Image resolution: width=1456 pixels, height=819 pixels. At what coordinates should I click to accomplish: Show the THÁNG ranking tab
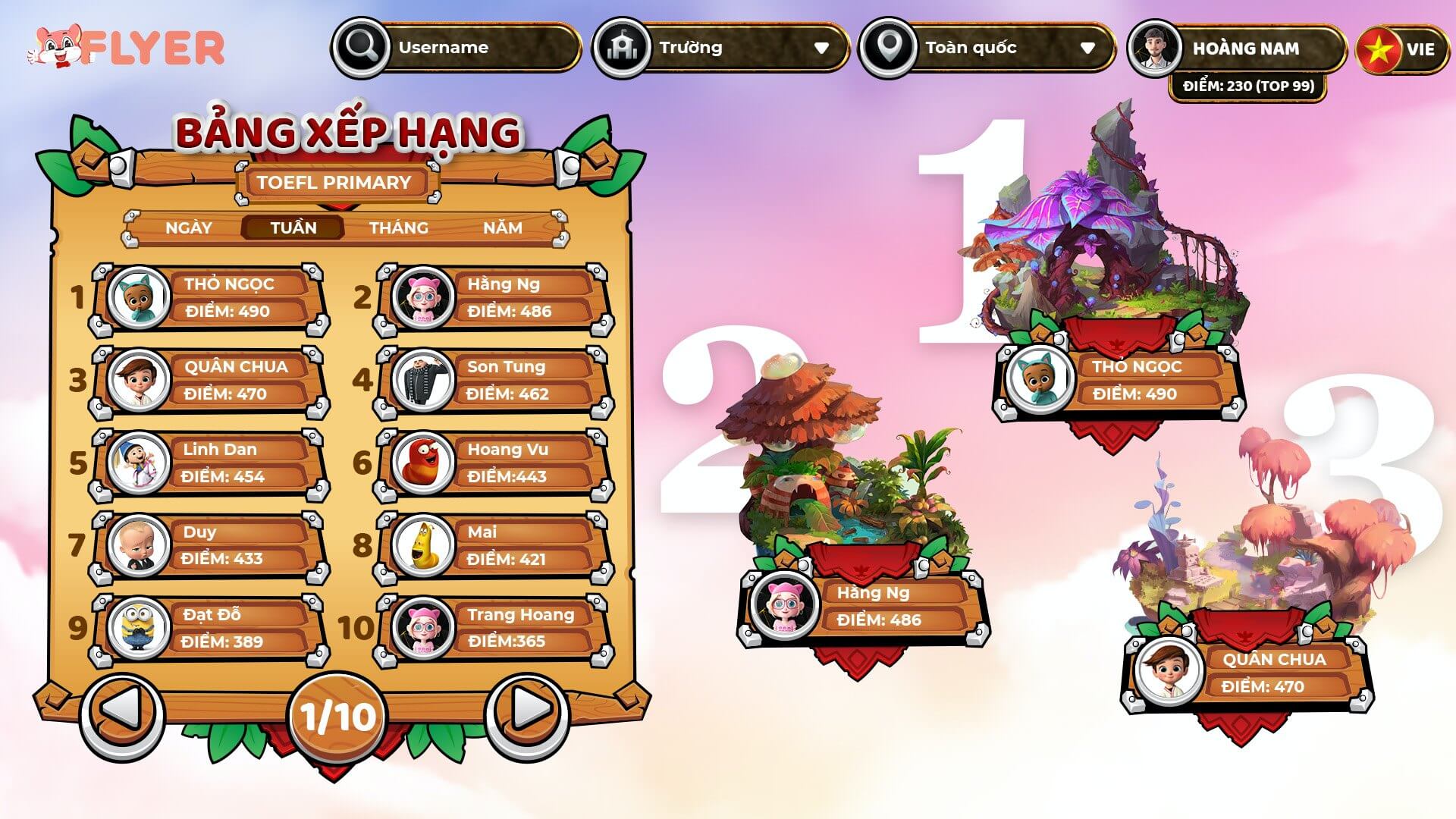click(398, 227)
